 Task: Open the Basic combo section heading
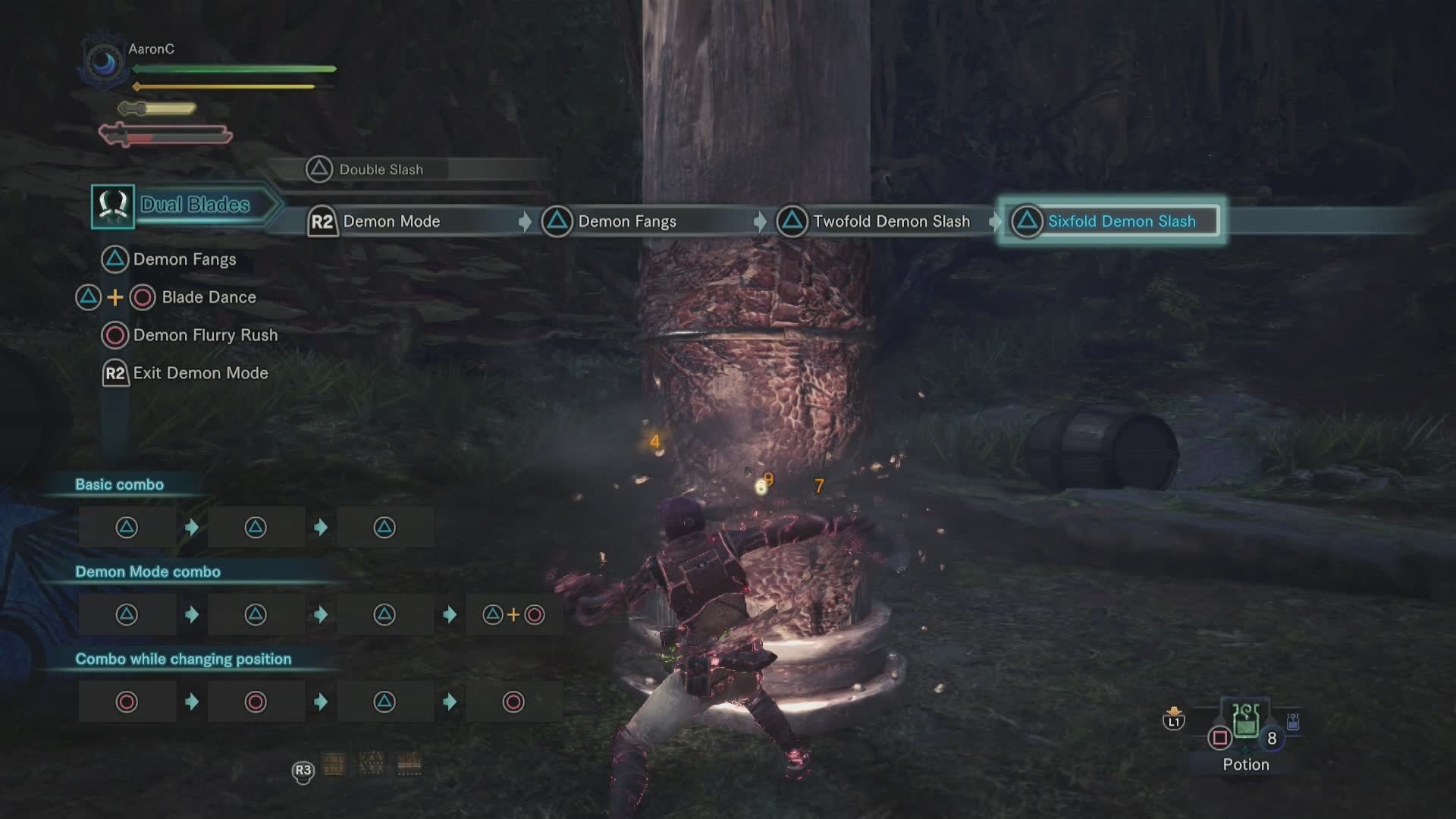(x=119, y=485)
